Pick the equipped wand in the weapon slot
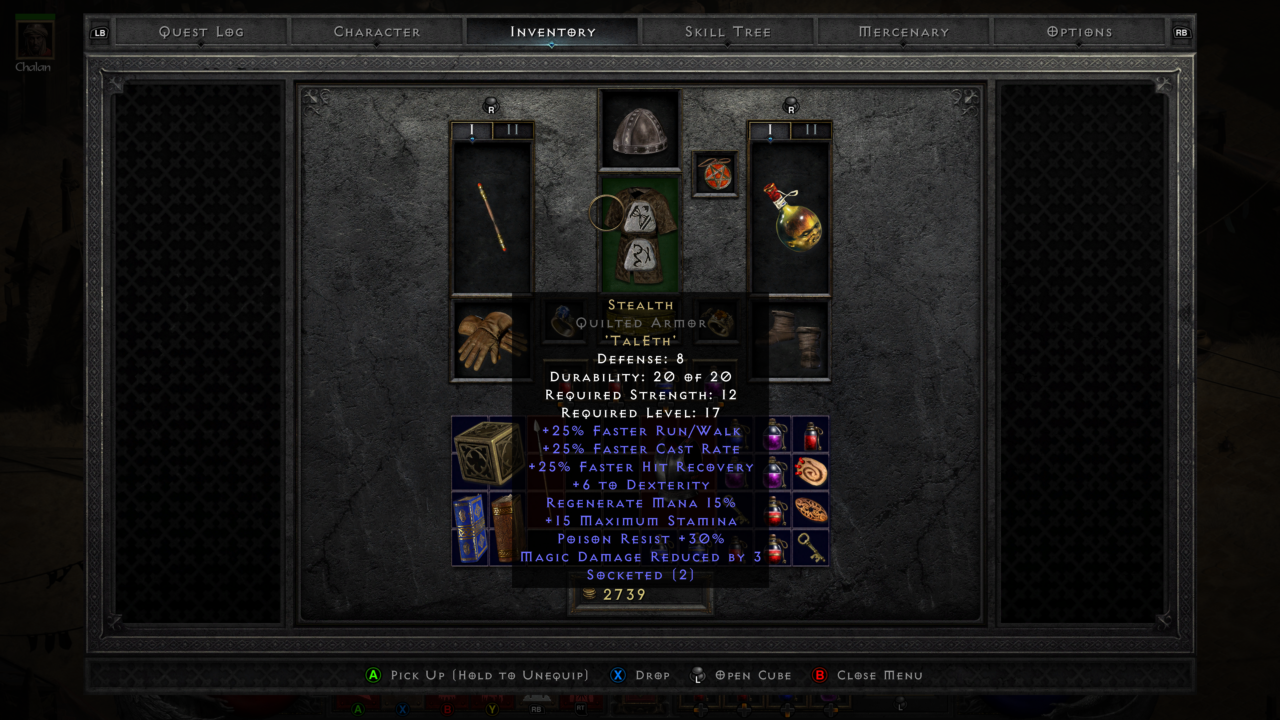The height and width of the screenshot is (720, 1280). [492, 217]
